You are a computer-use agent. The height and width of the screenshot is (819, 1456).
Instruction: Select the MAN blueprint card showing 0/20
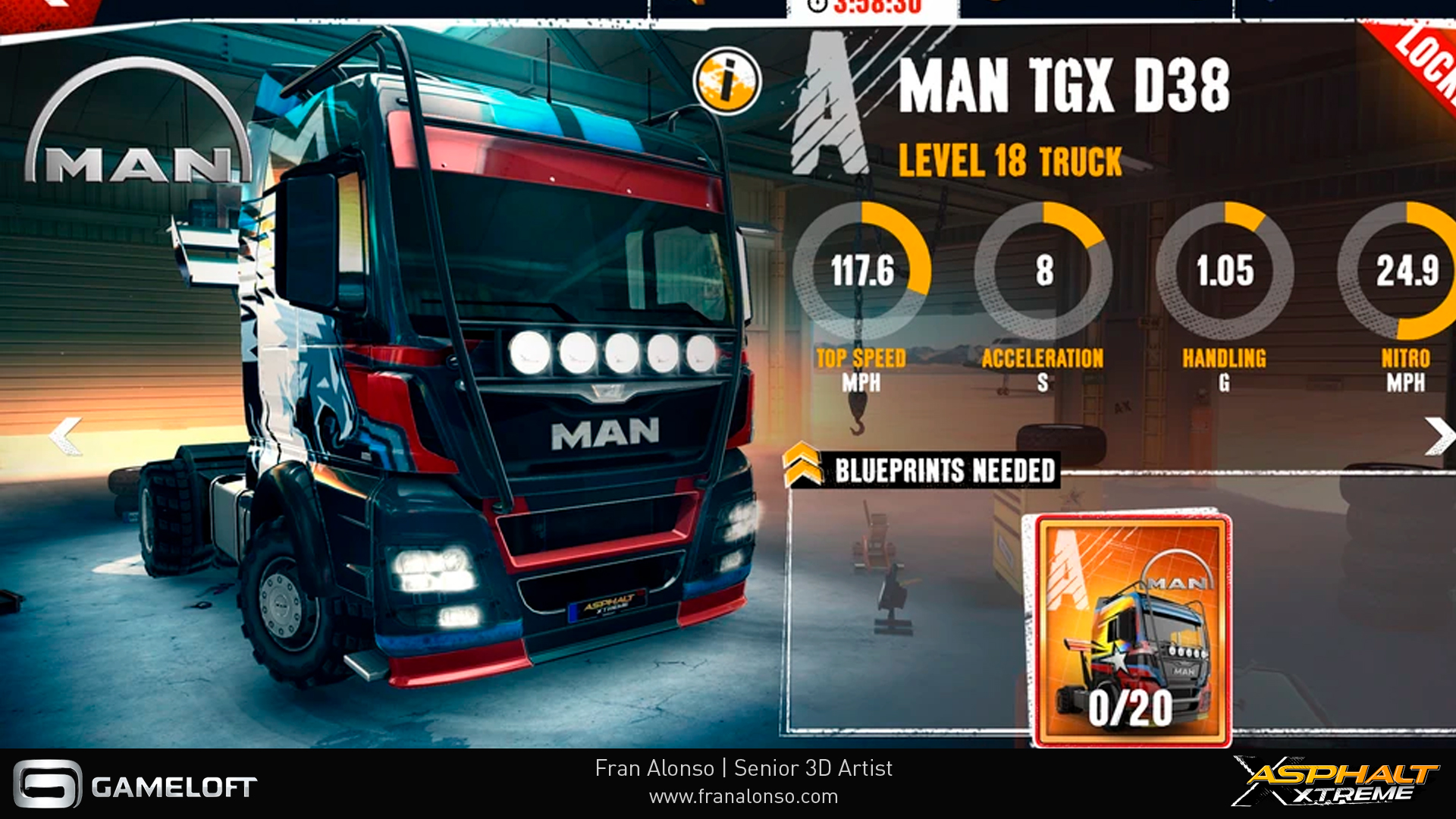(1132, 630)
